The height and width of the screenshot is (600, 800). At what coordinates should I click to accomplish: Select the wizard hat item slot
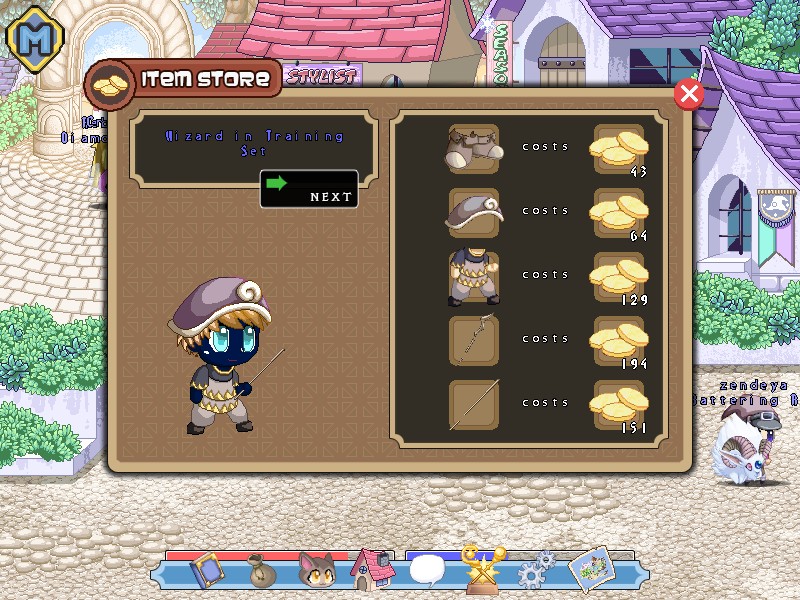(473, 212)
